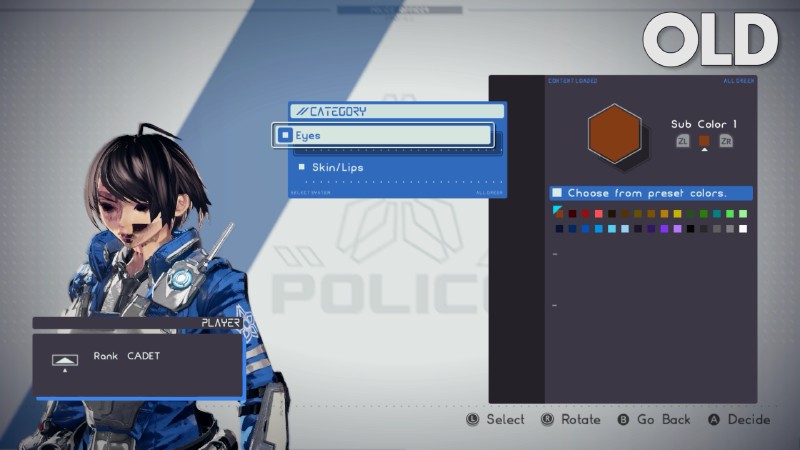Pick the pure red color swatch
Viewport: 800px width, 450px height.
pyautogui.click(x=585, y=214)
